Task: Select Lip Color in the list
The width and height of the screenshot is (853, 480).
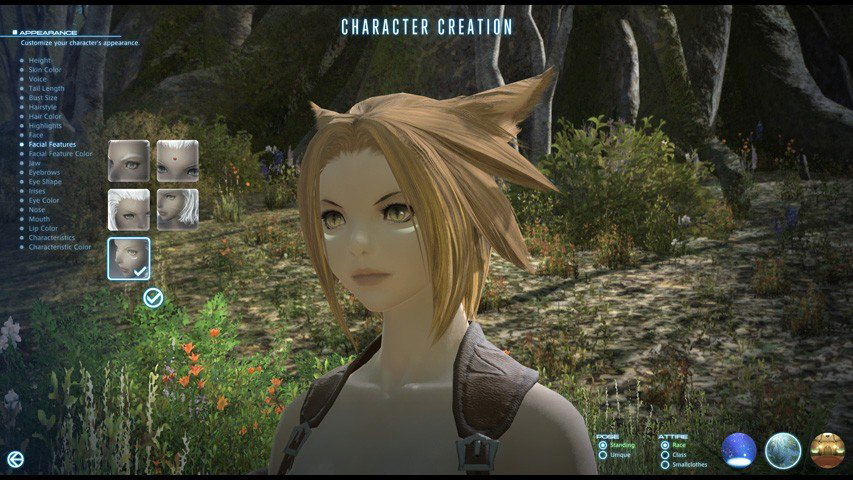Action: coord(44,228)
